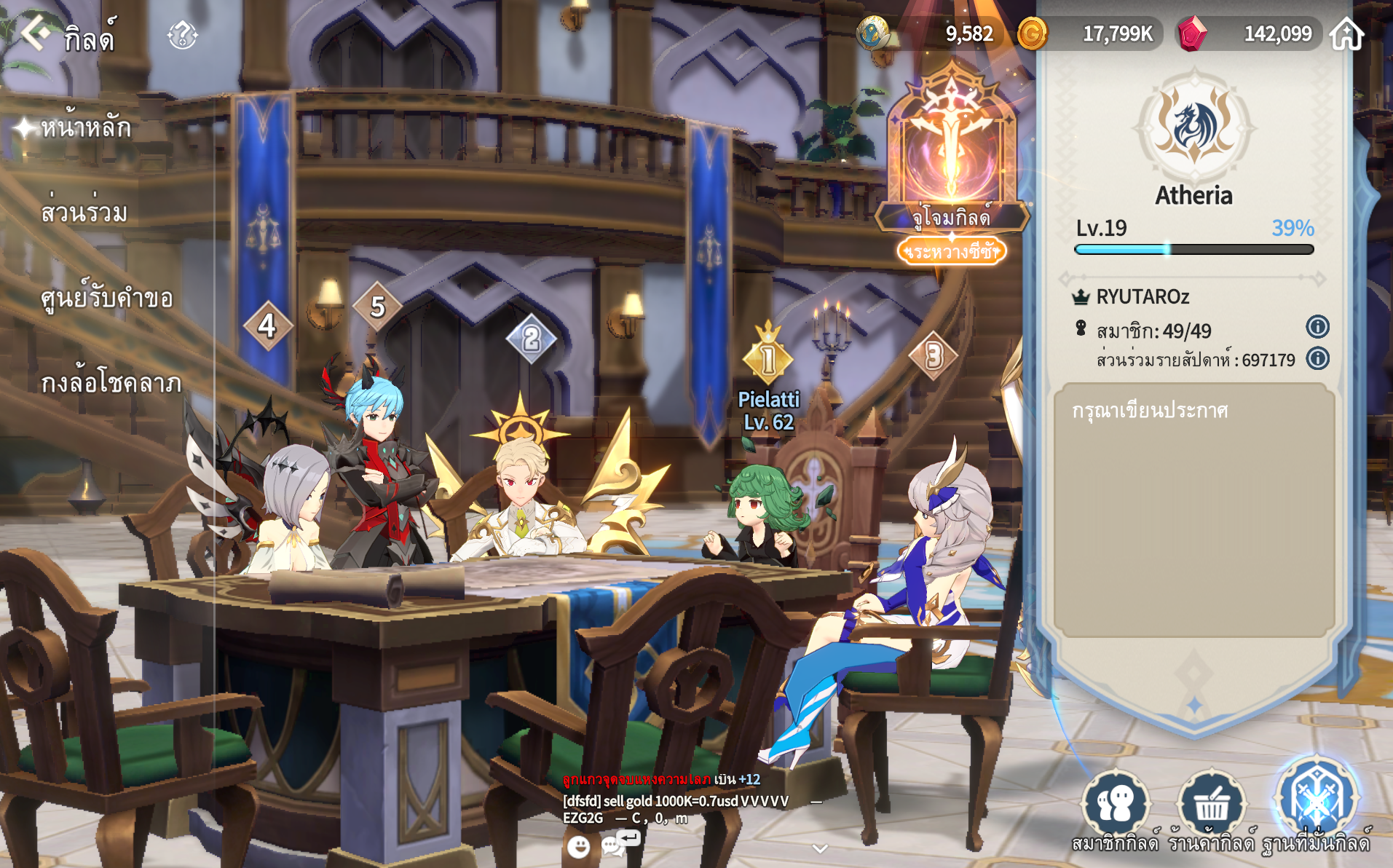
Task: Show member count info icon
Action: [1317, 327]
